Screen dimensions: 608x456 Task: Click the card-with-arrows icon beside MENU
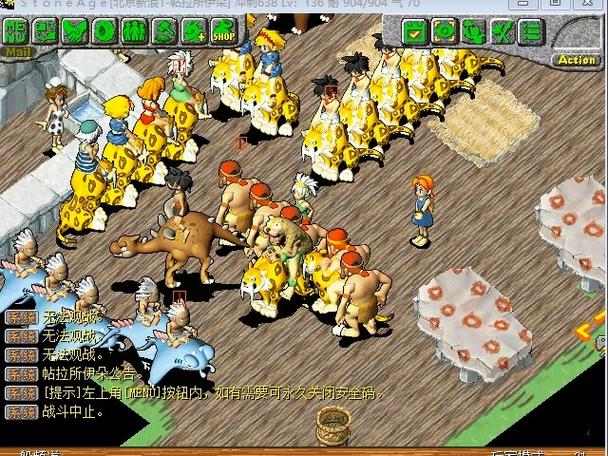(x=45, y=32)
